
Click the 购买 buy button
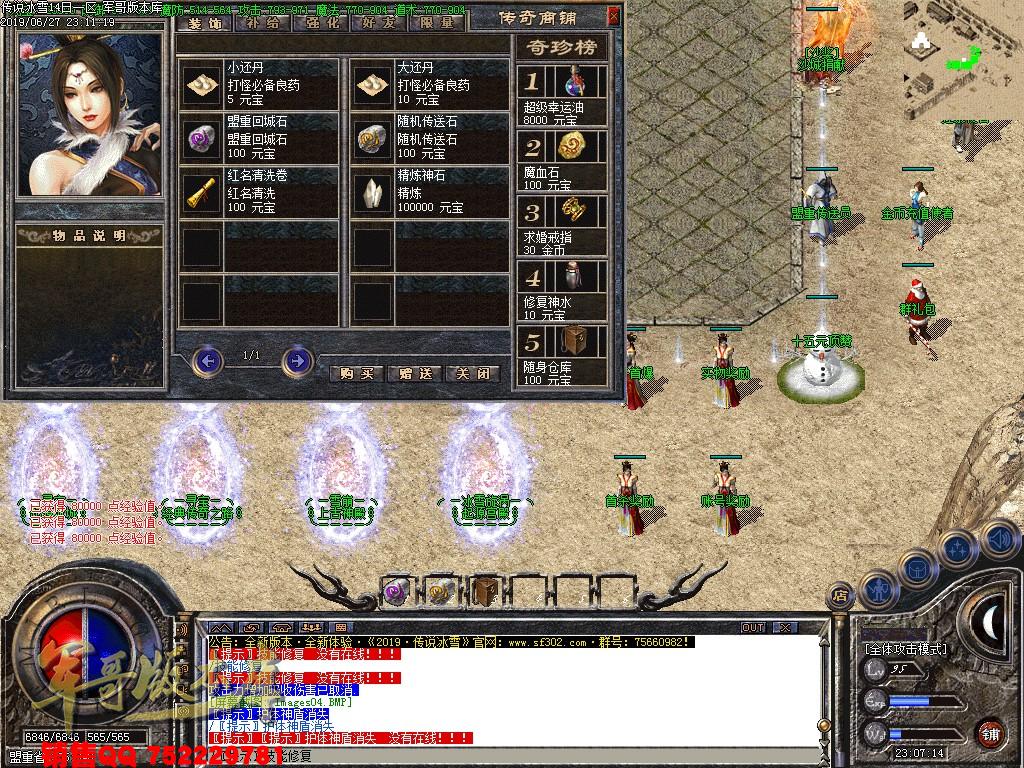click(356, 373)
